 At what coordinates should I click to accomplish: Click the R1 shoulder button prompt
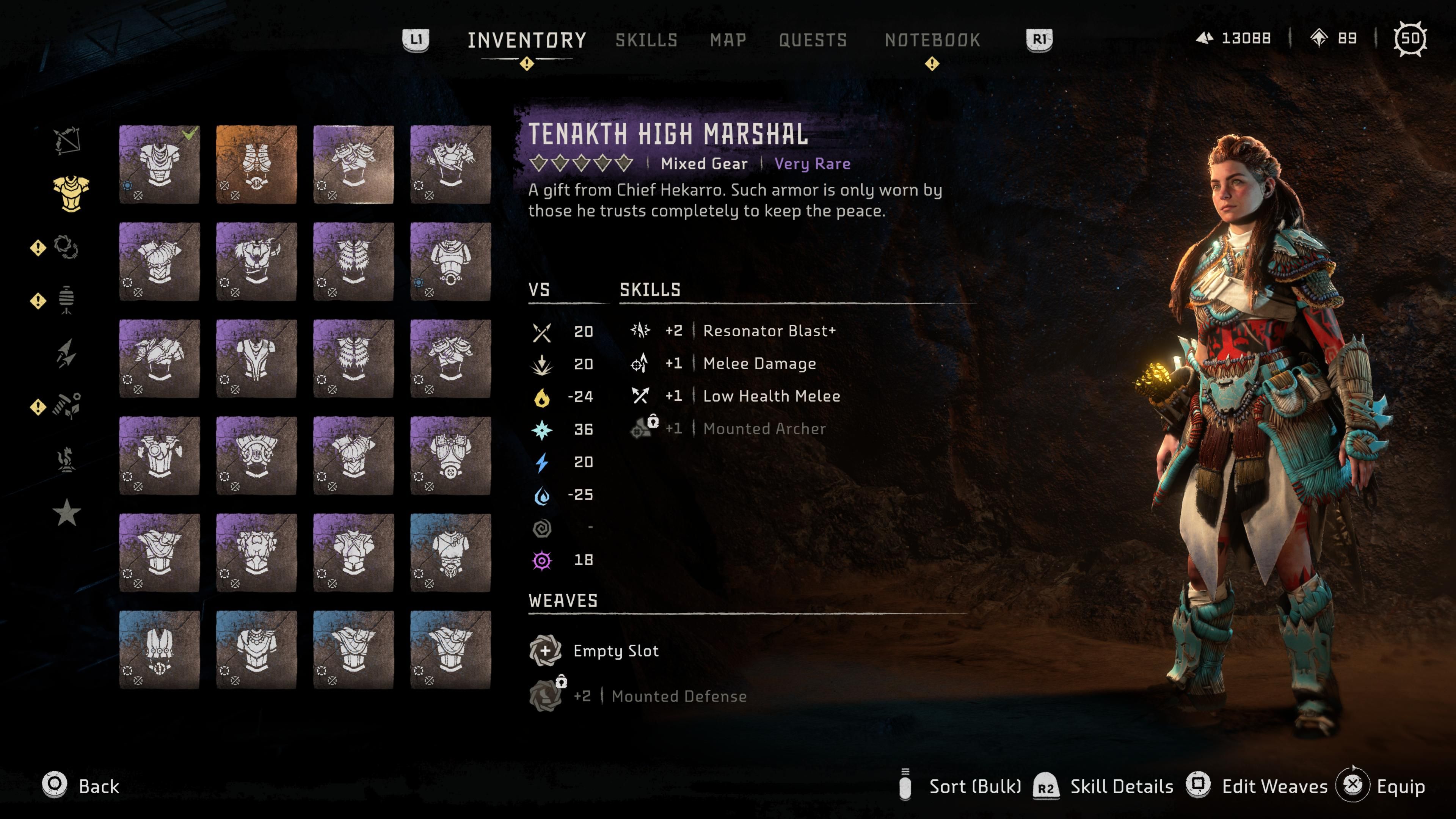click(1040, 40)
